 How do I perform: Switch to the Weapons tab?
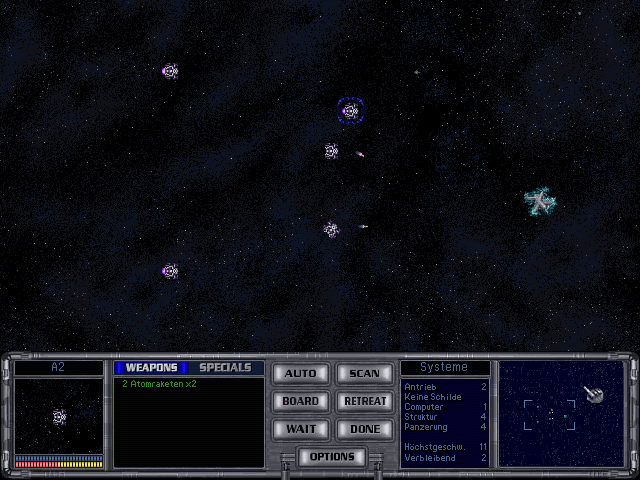pos(151,368)
